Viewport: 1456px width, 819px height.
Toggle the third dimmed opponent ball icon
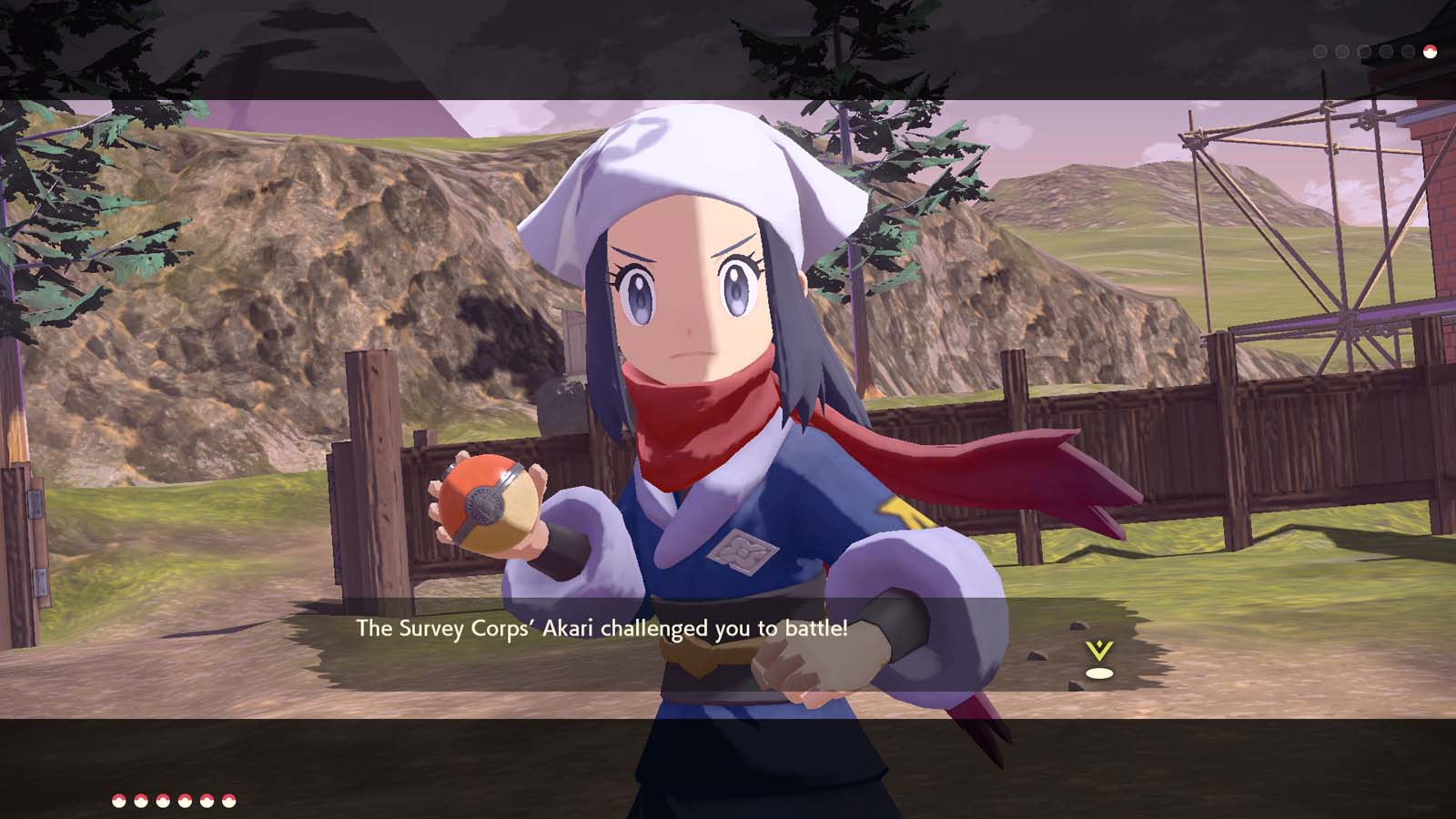pos(1364,52)
